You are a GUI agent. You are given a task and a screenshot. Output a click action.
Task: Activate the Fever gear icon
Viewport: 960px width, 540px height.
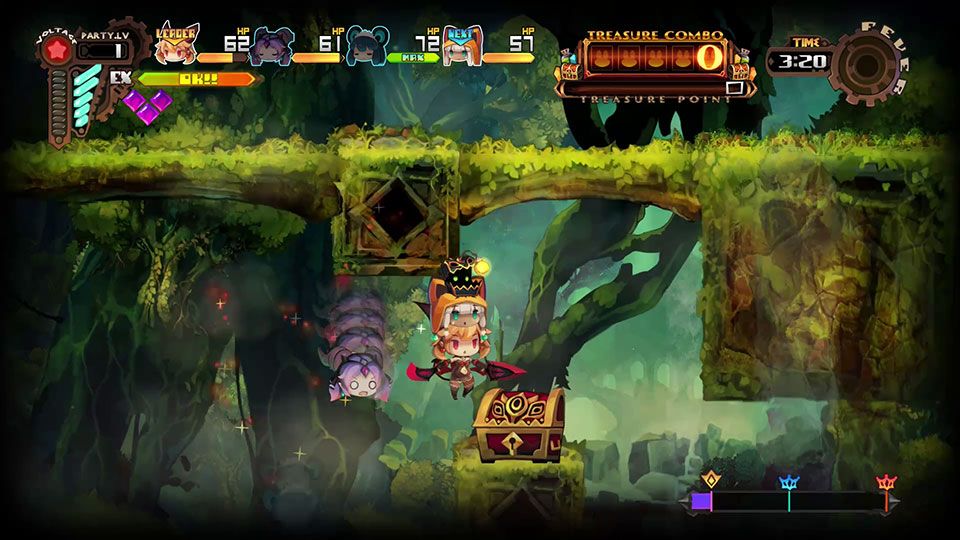coord(863,64)
